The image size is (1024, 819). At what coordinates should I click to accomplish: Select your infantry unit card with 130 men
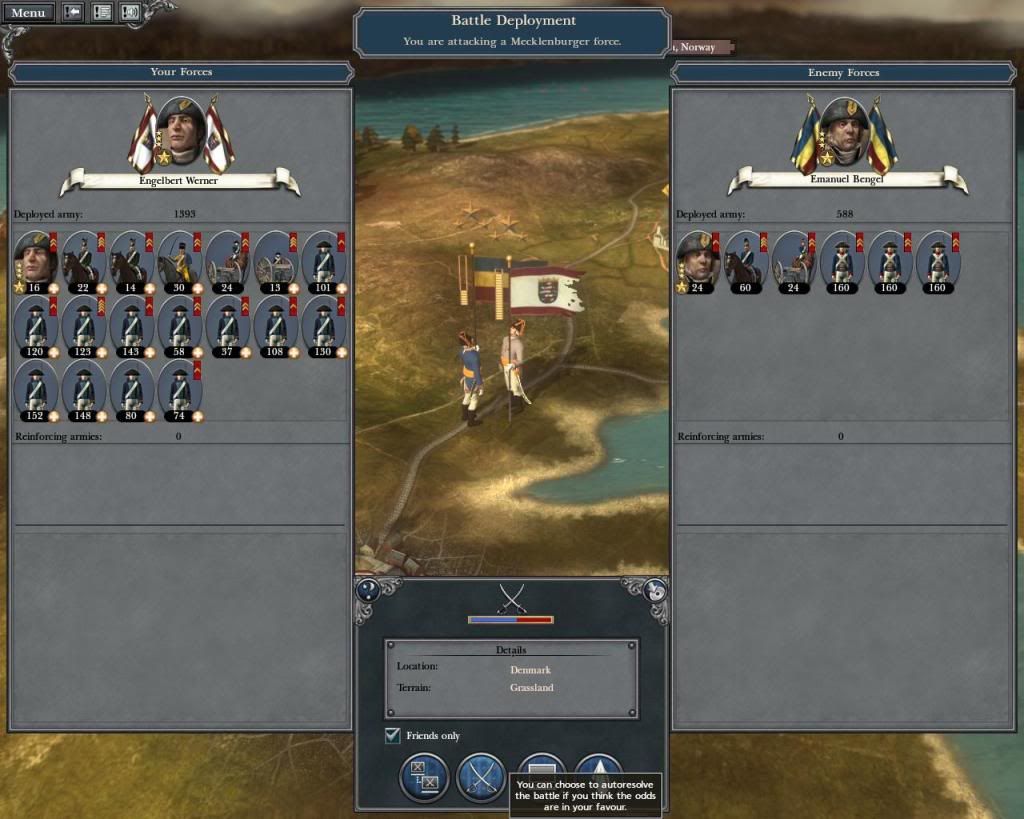tap(324, 325)
